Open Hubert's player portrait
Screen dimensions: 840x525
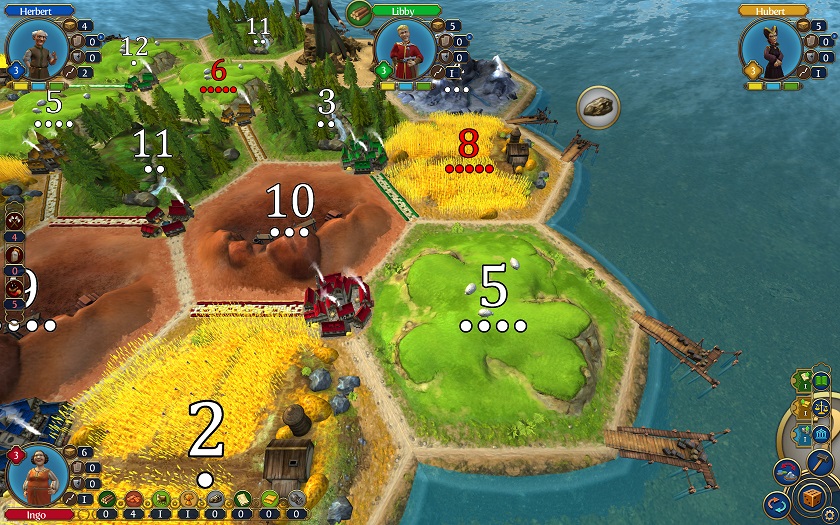(x=771, y=48)
